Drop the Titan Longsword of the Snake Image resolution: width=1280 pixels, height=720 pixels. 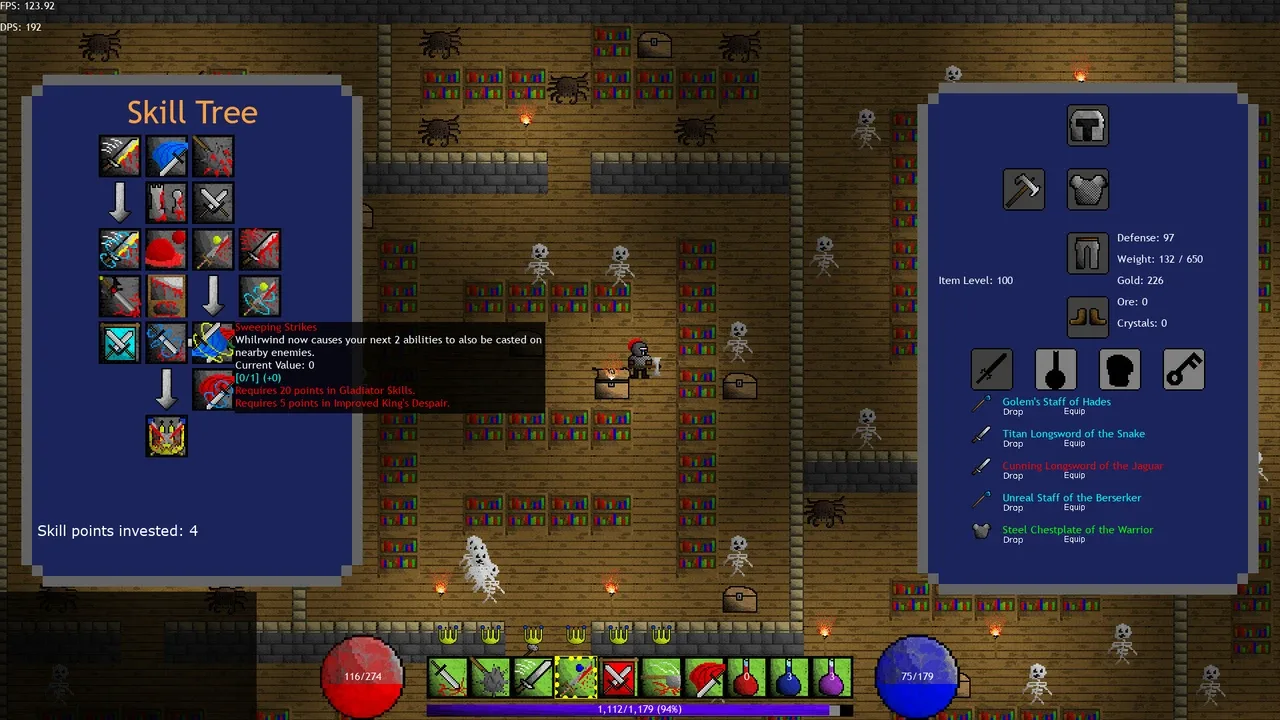(1012, 444)
